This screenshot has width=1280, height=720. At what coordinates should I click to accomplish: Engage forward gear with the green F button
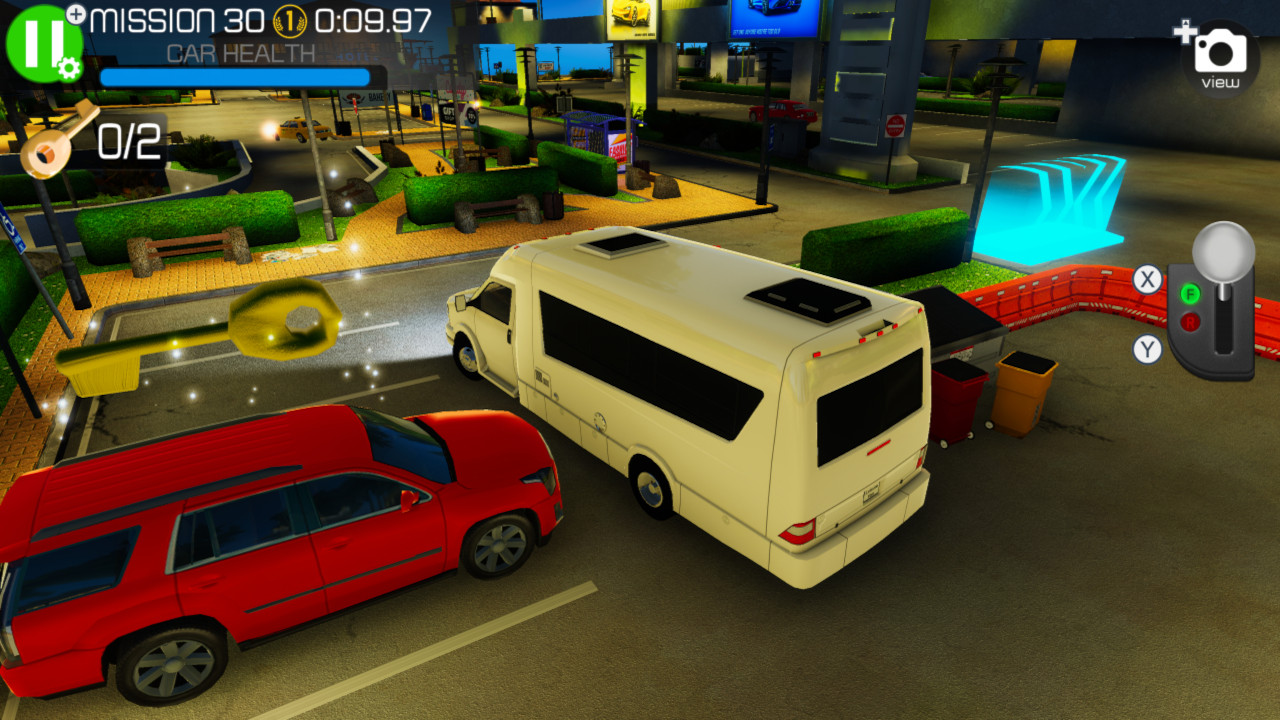coord(1190,293)
